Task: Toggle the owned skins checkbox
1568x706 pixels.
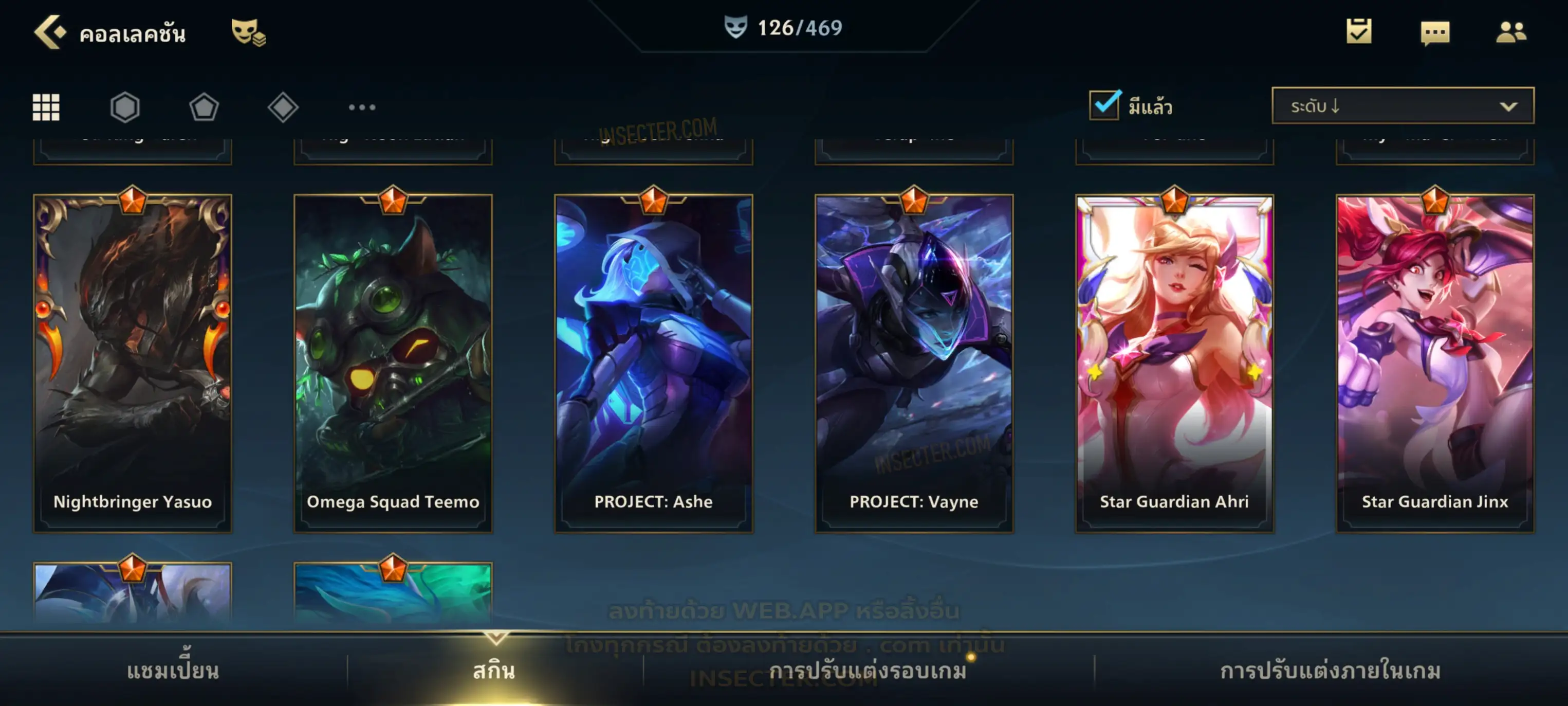Action: (1104, 105)
